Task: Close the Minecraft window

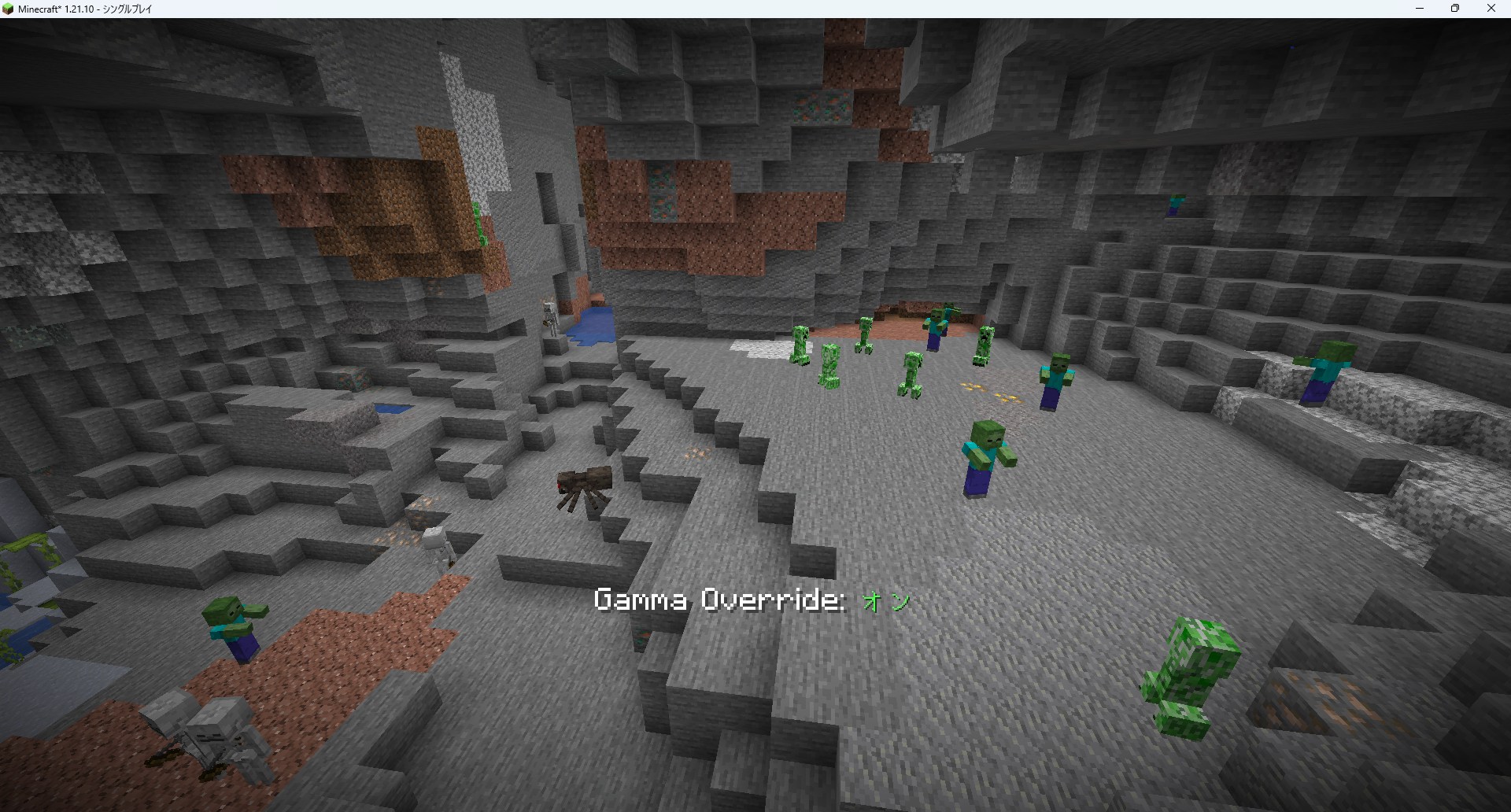Action: click(x=1491, y=9)
